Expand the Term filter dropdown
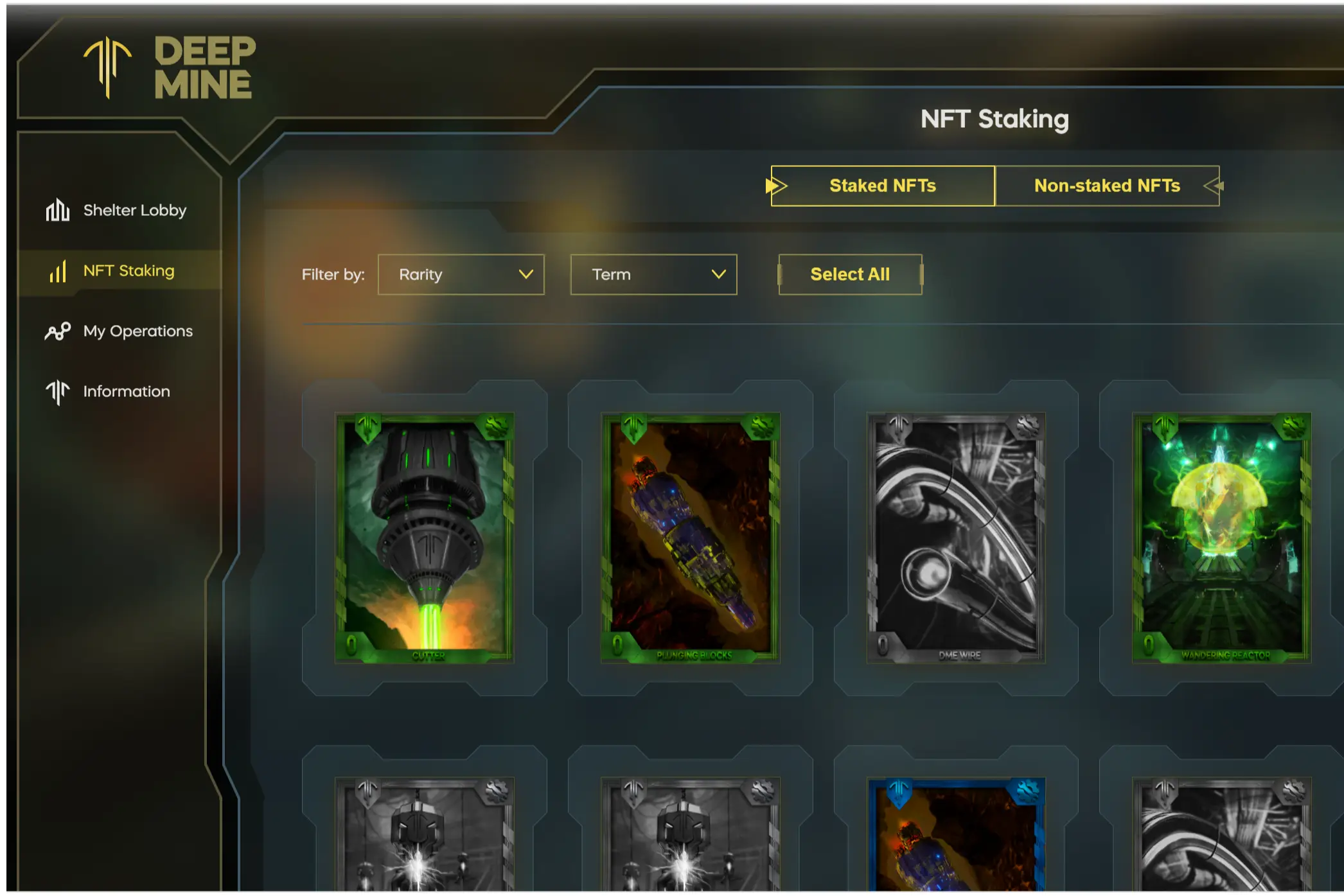The width and height of the screenshot is (1344, 896). point(653,275)
